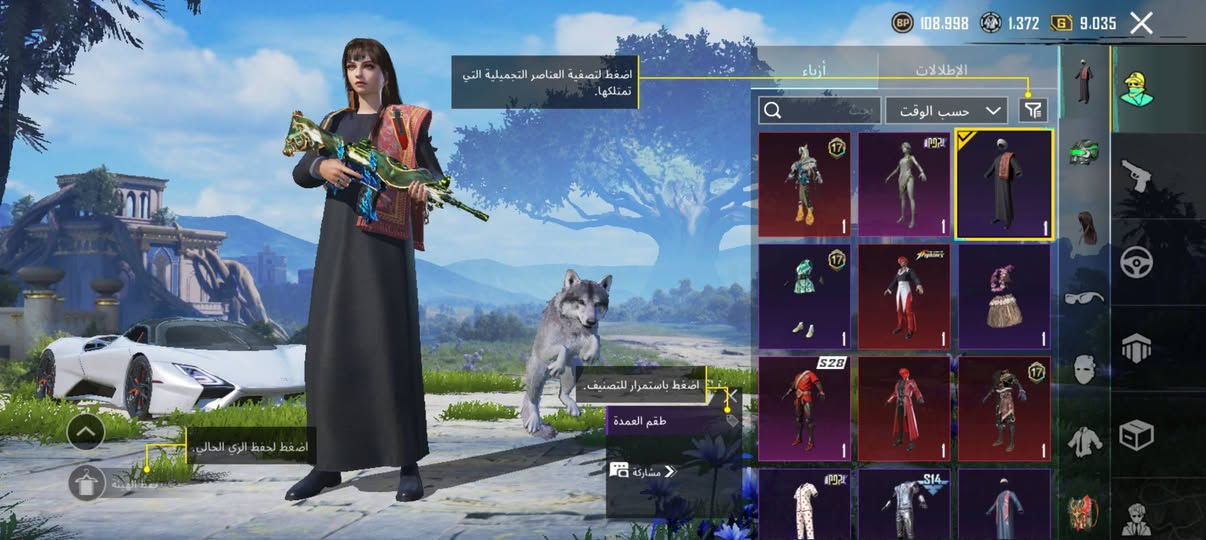Open the حسب الوقت sort dropdown

[946, 110]
